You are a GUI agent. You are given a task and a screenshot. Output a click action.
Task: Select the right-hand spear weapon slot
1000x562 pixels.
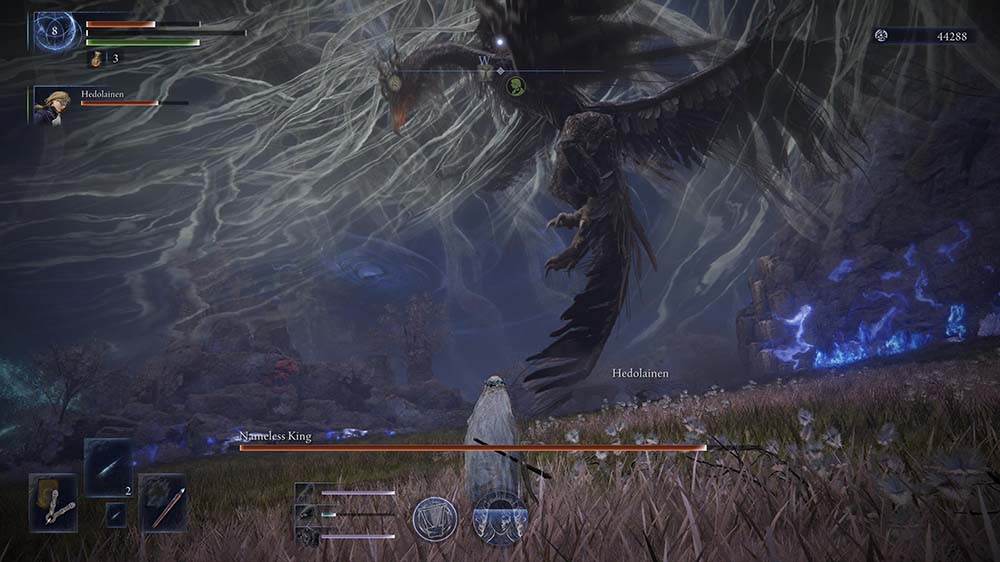coord(162,502)
